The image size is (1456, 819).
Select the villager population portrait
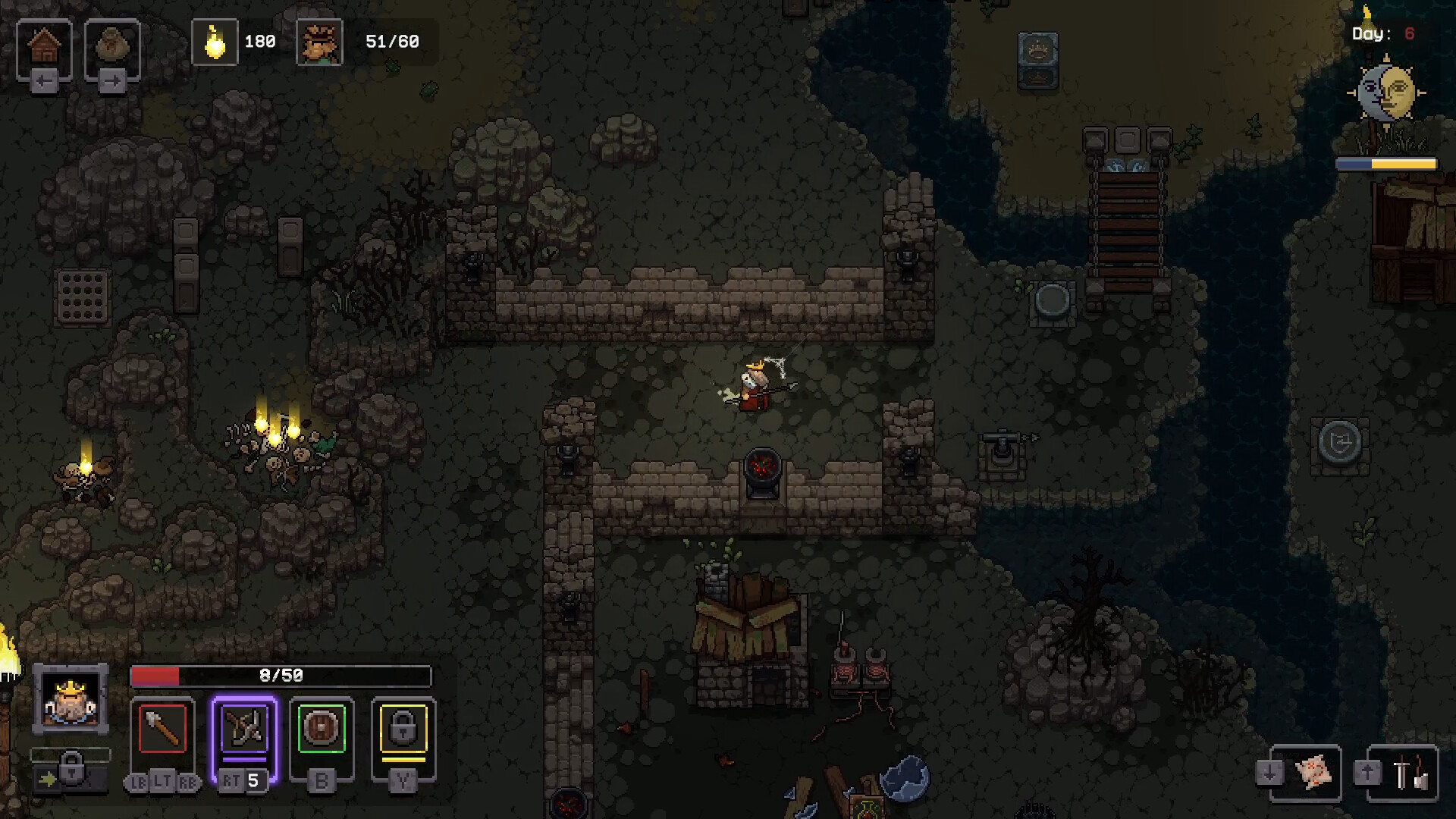319,42
